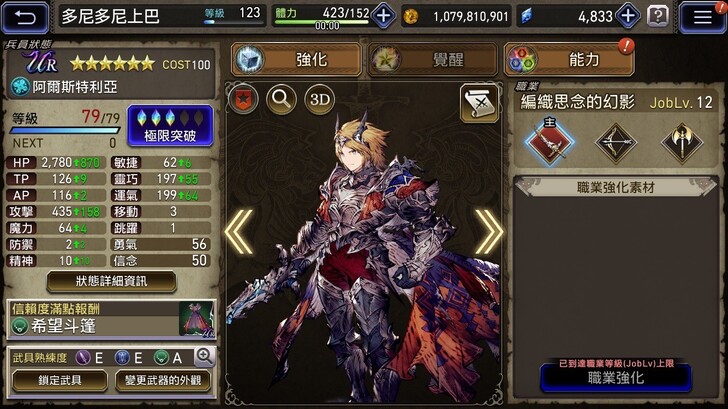The width and height of the screenshot is (728, 409).
Task: Click the magnifier zoom icon above character
Action: (281, 99)
